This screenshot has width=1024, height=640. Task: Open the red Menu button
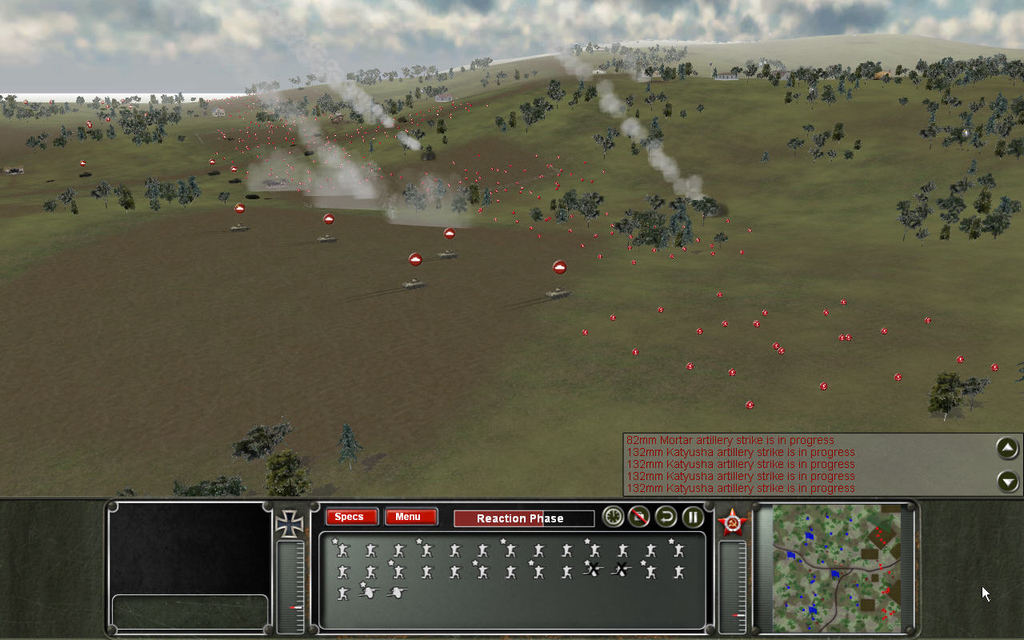pyautogui.click(x=410, y=517)
